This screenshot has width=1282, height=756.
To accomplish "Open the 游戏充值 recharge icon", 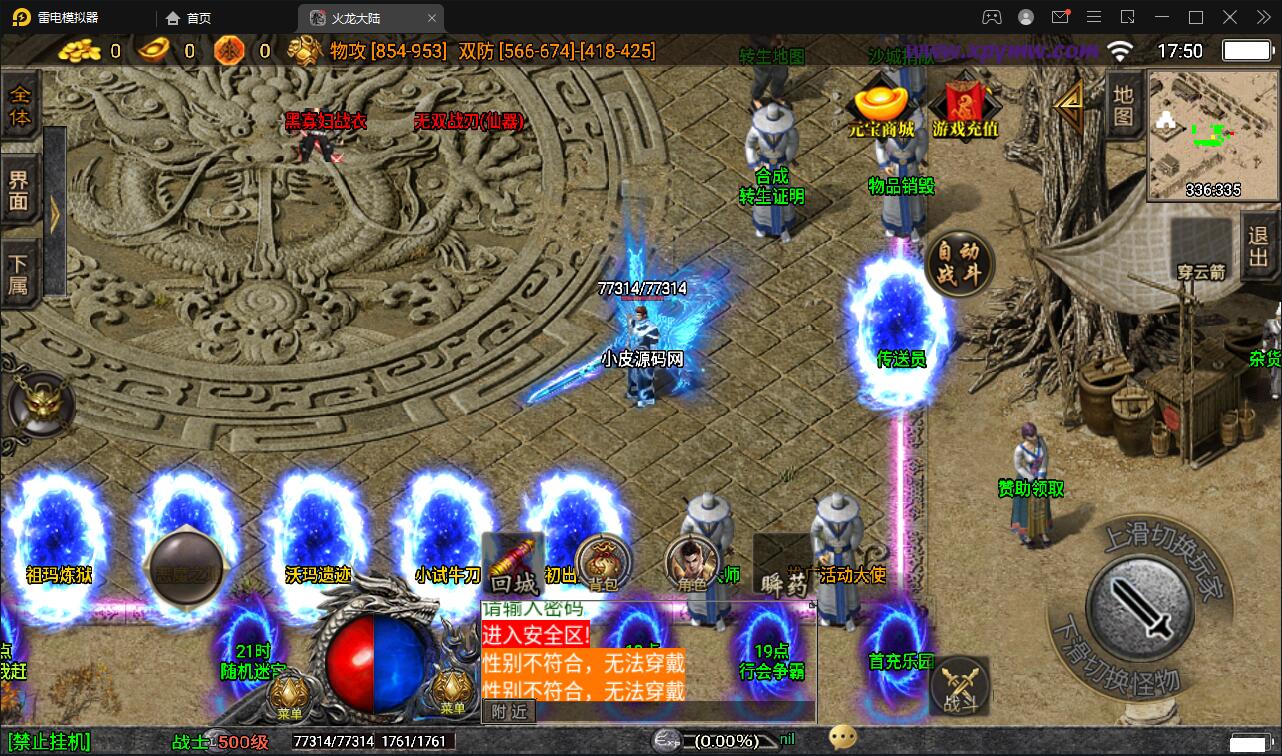I will point(965,107).
